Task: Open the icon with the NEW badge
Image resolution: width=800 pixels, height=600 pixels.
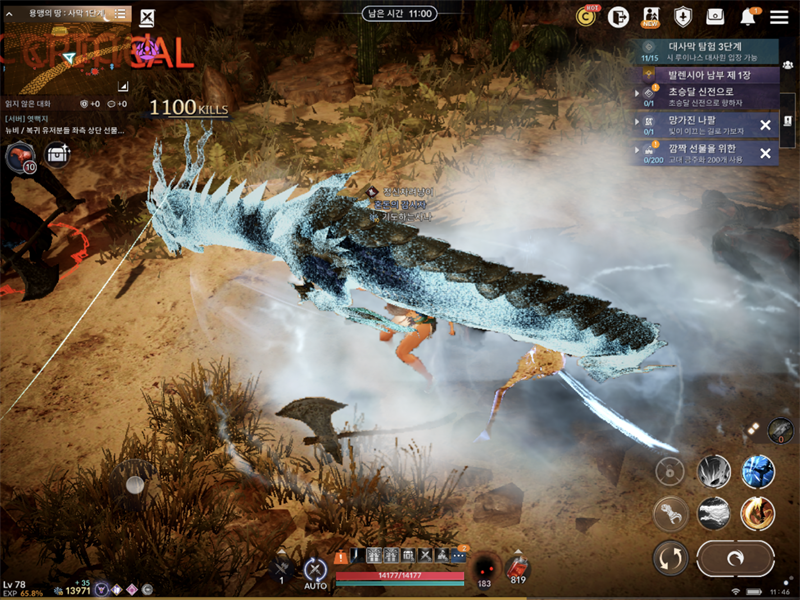Action: click(651, 16)
